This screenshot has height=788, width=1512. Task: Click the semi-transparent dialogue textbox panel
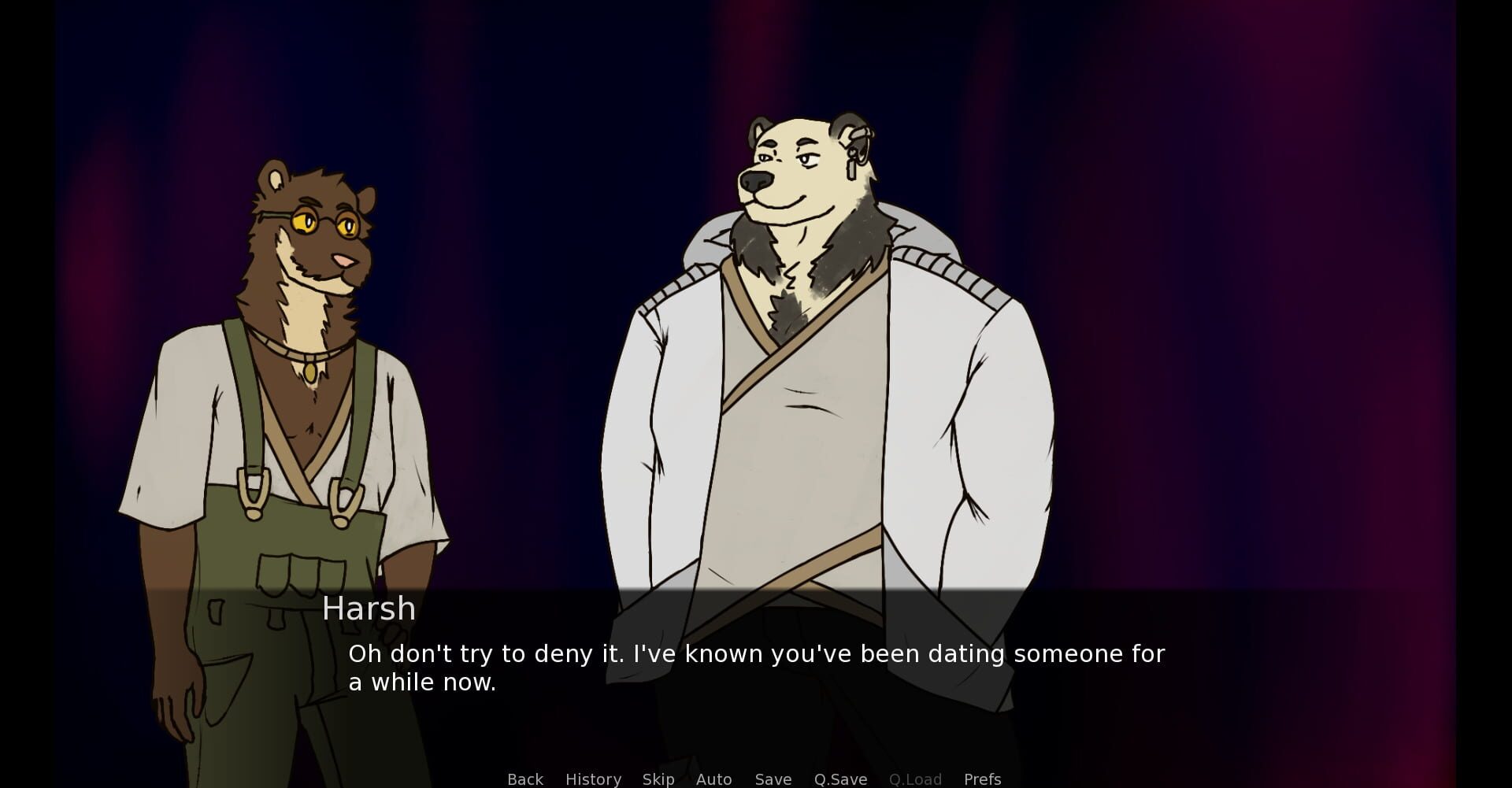point(1260,677)
